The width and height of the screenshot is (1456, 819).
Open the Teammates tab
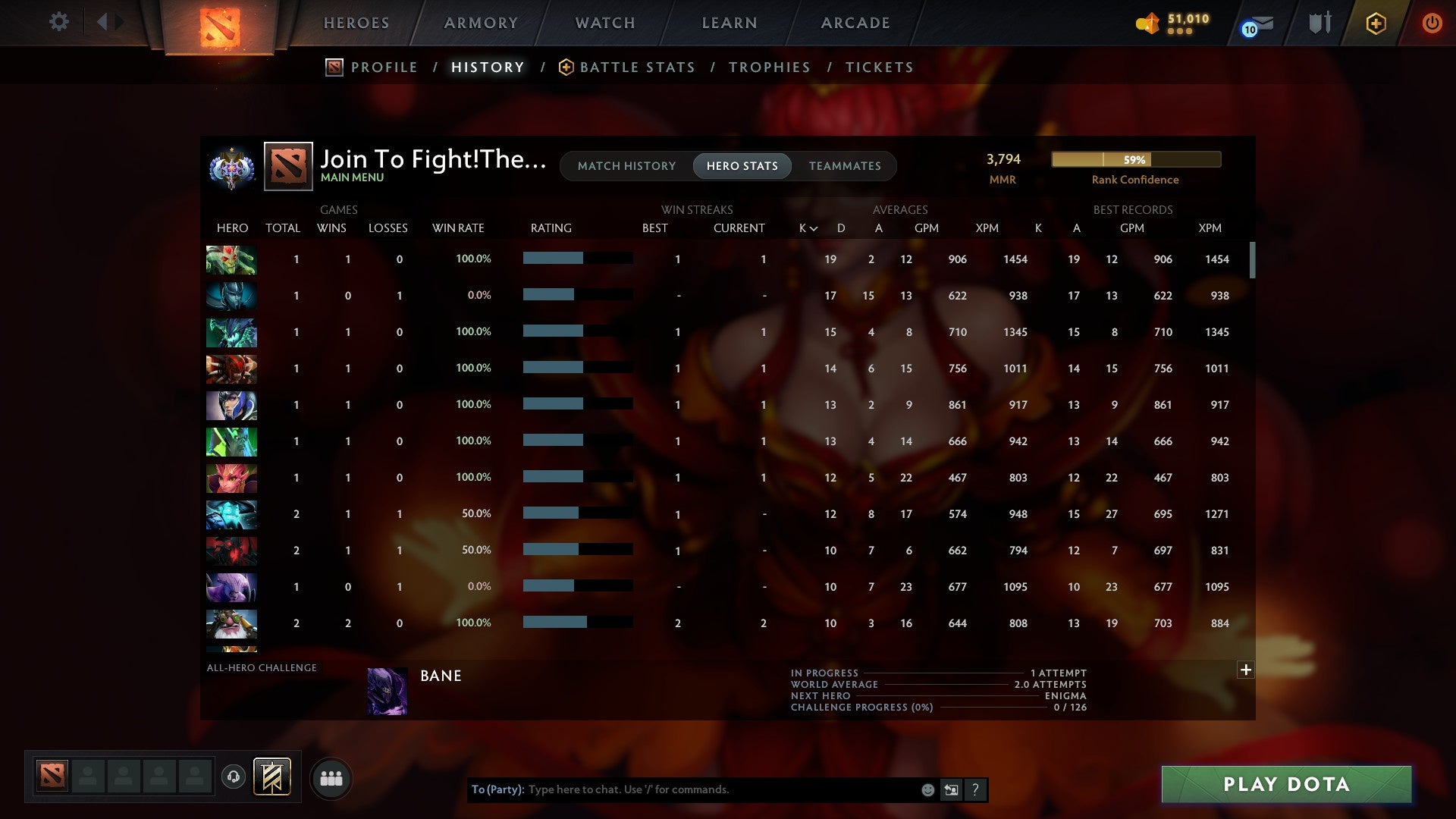[845, 165]
